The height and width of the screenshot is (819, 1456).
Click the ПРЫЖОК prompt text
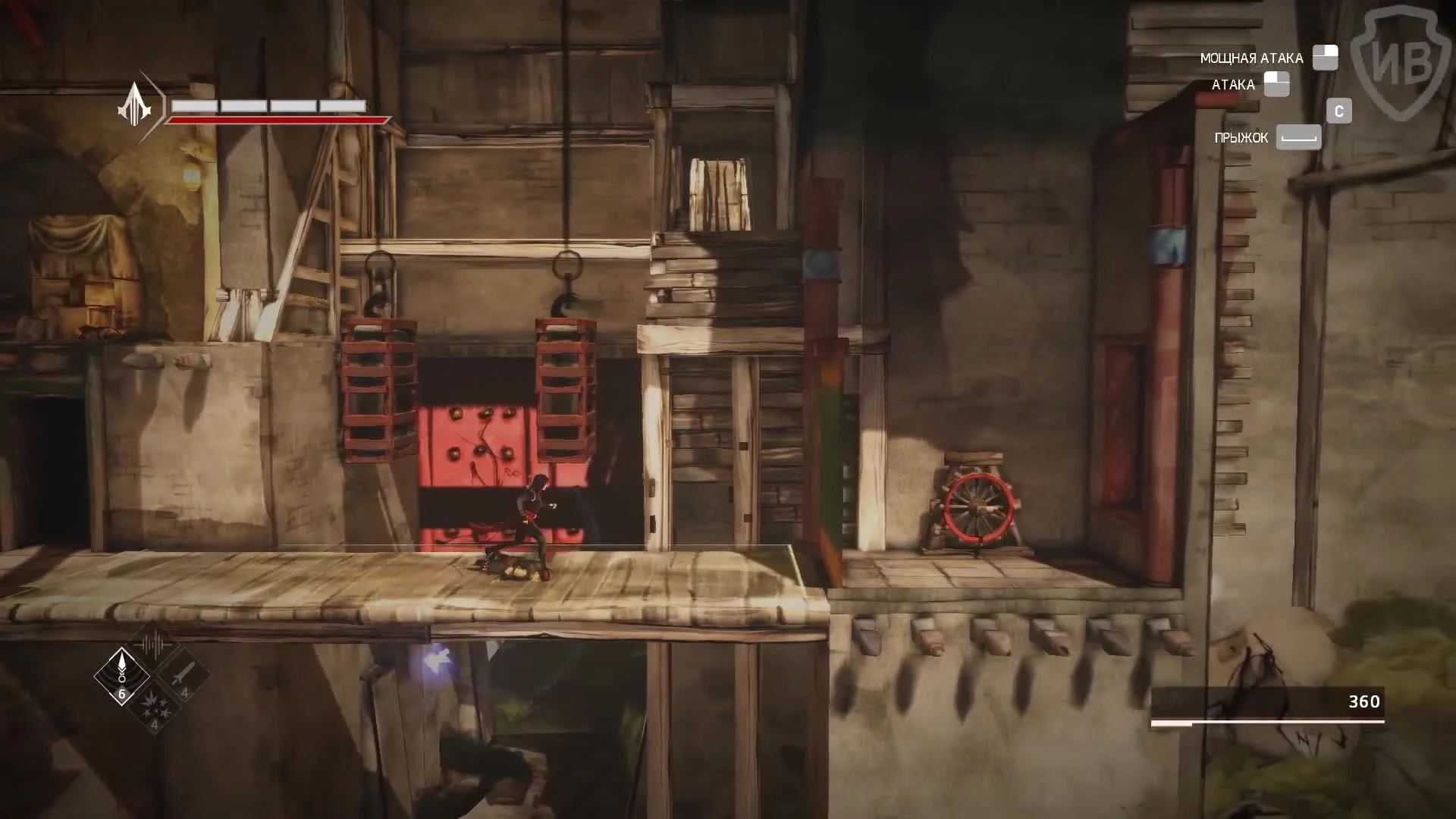point(1241,138)
